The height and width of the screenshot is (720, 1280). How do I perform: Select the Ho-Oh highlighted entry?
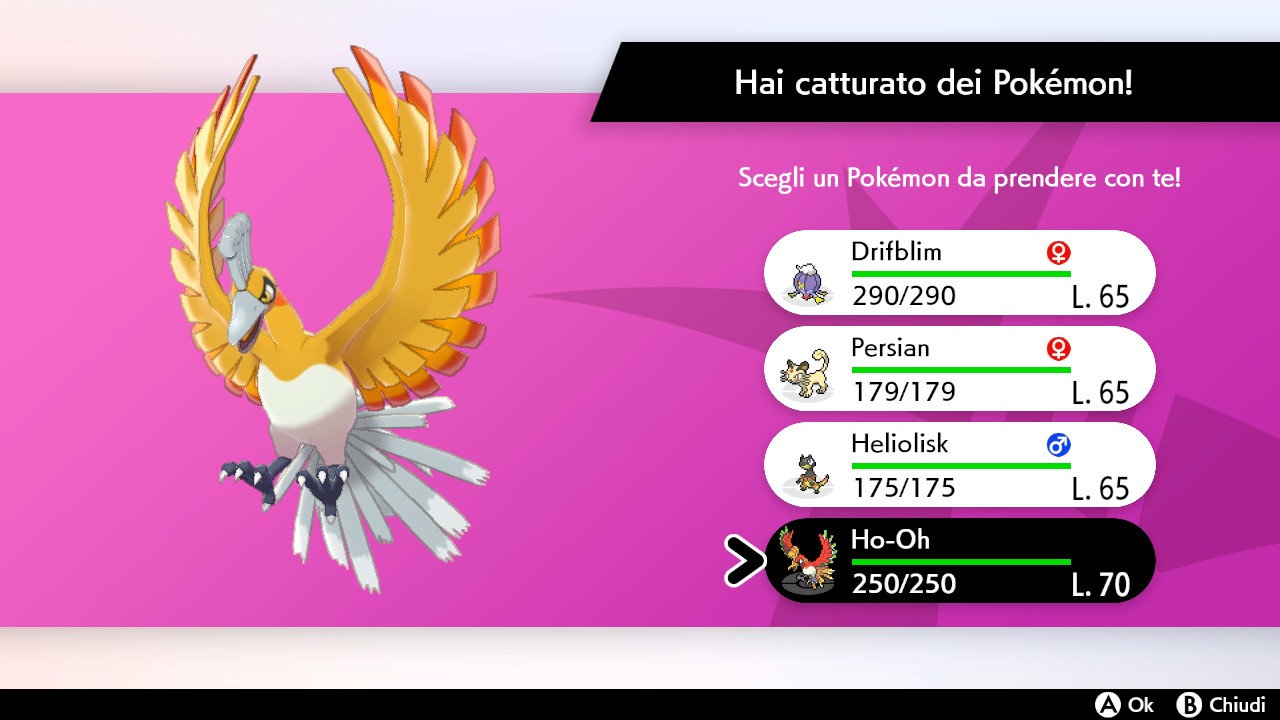pos(960,560)
